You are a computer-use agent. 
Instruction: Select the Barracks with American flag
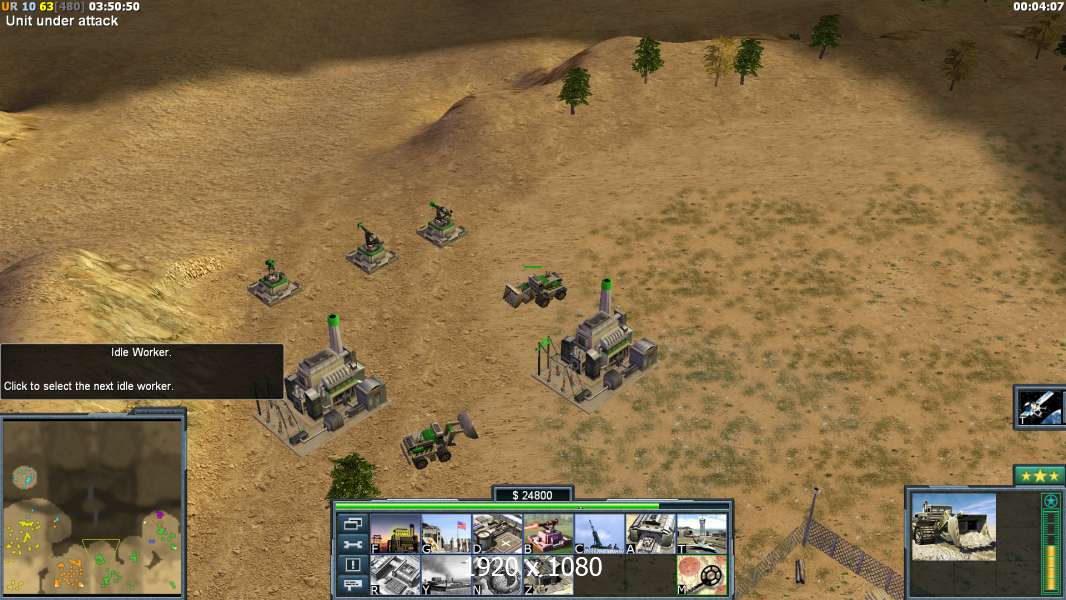(446, 534)
